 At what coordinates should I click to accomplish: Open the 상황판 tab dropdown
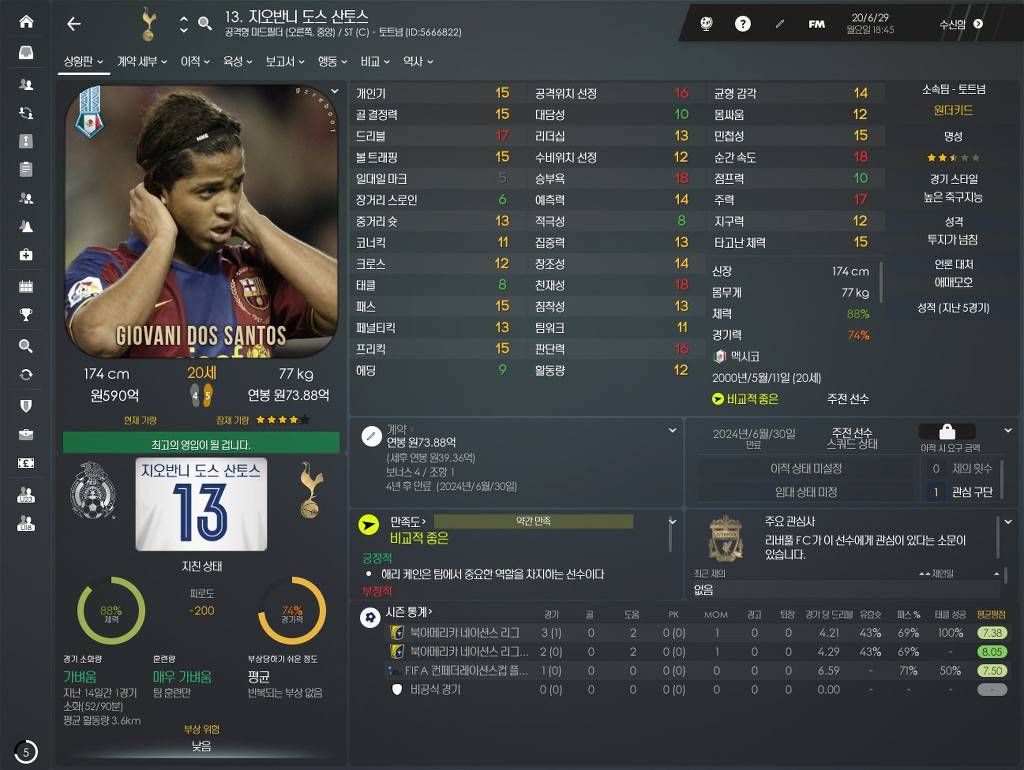click(83, 62)
